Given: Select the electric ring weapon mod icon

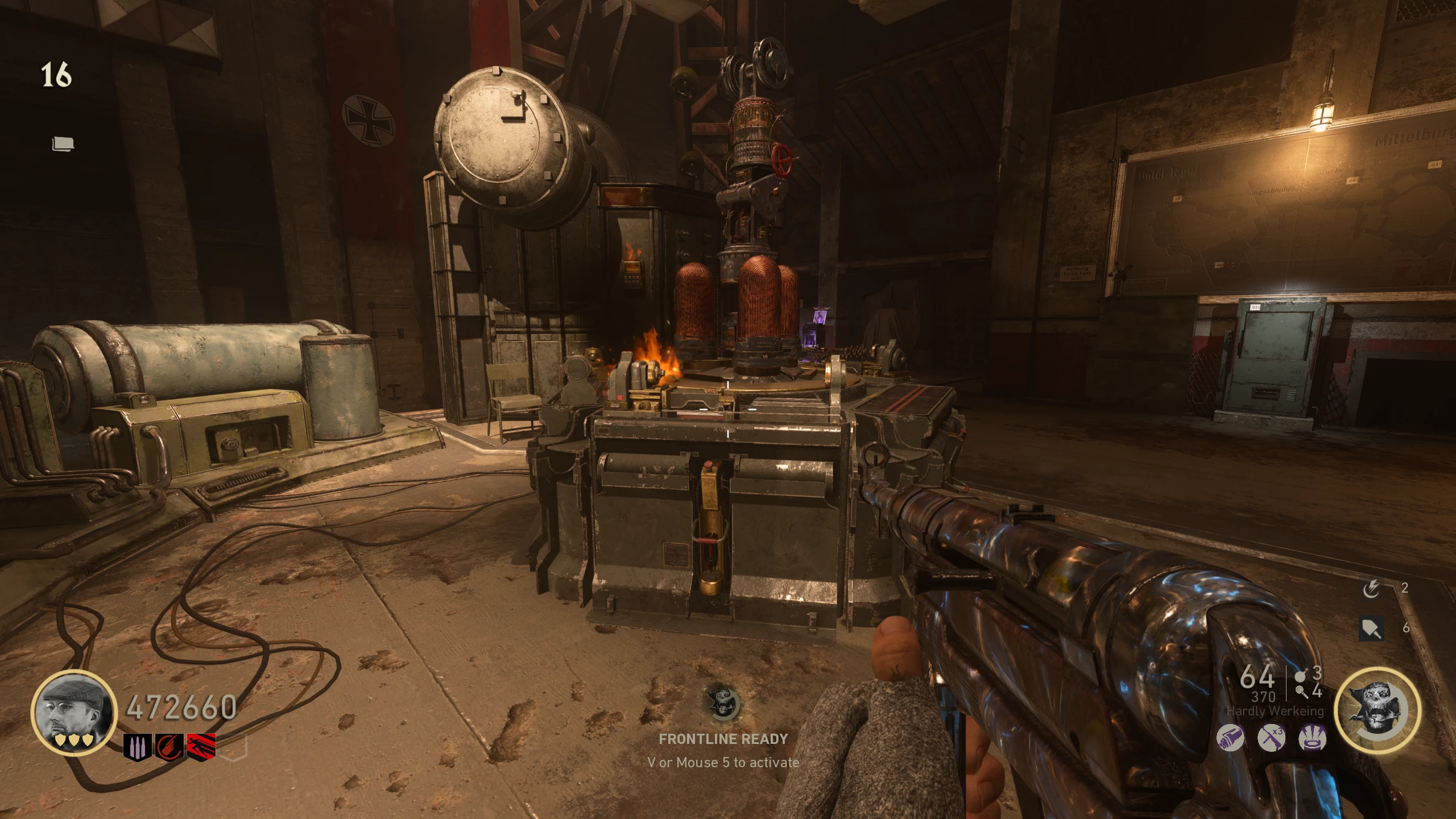Looking at the screenshot, I should 1313,739.
